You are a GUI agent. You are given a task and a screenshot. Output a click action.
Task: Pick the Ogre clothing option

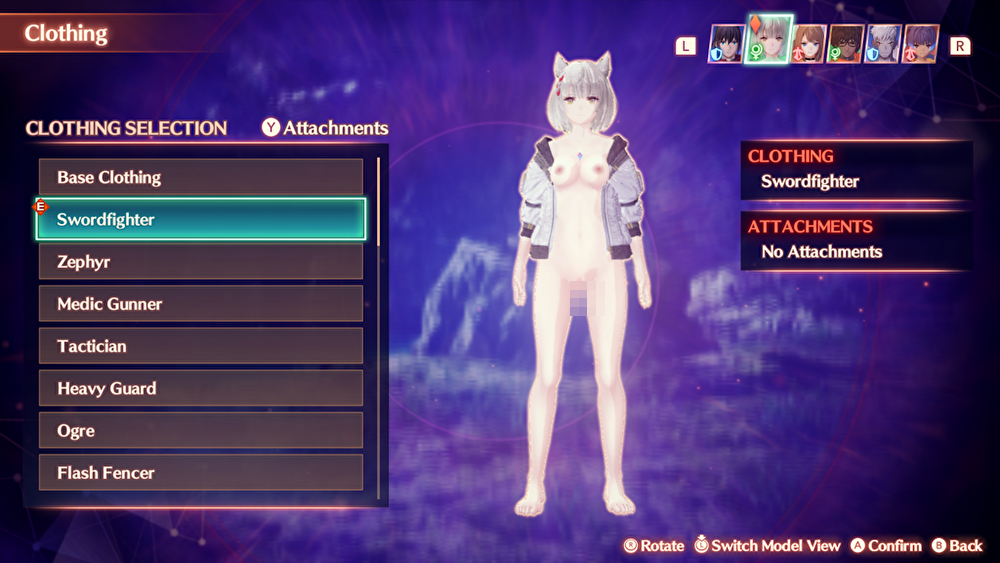coord(200,431)
